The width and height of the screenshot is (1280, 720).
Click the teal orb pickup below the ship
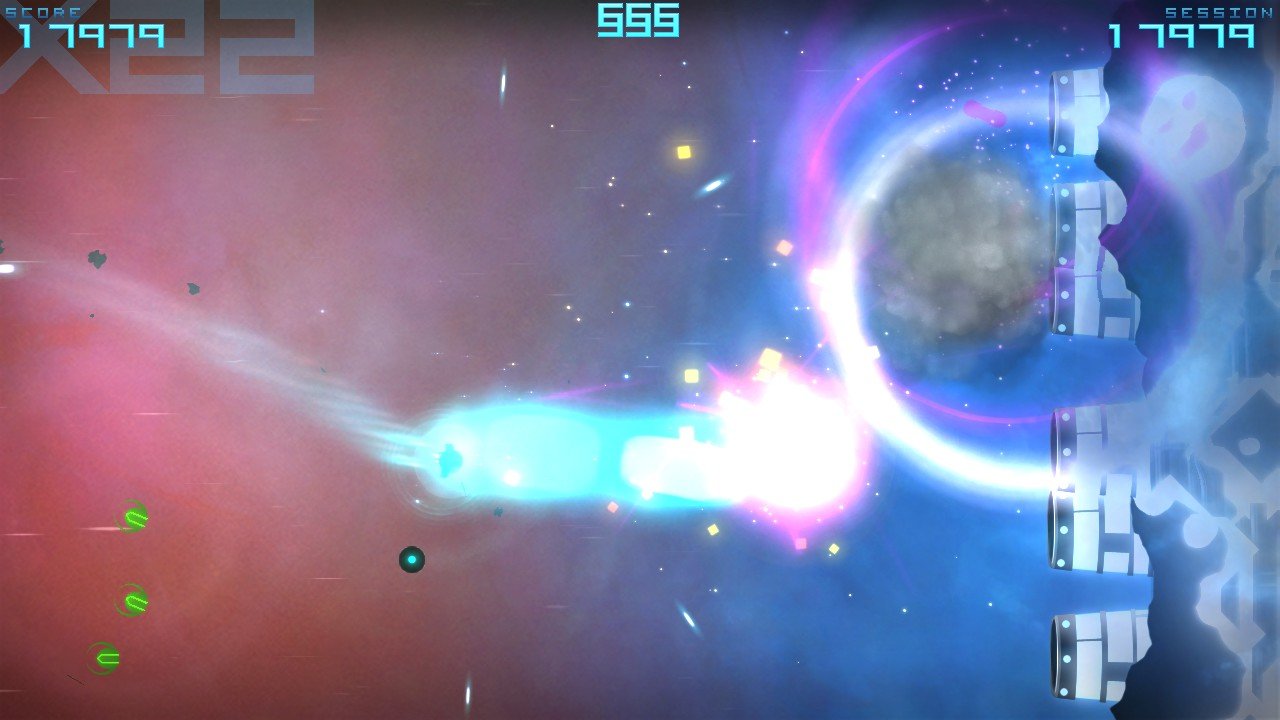click(x=412, y=560)
